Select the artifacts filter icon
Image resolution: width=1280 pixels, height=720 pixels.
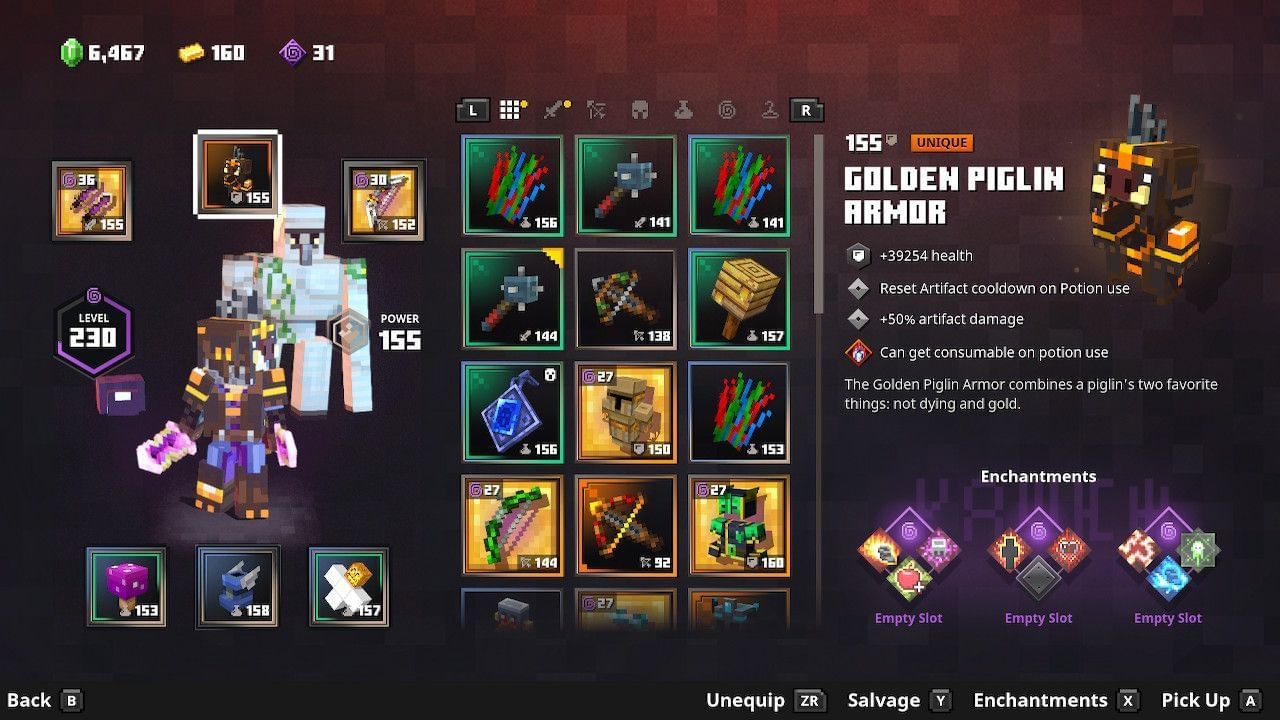point(682,110)
